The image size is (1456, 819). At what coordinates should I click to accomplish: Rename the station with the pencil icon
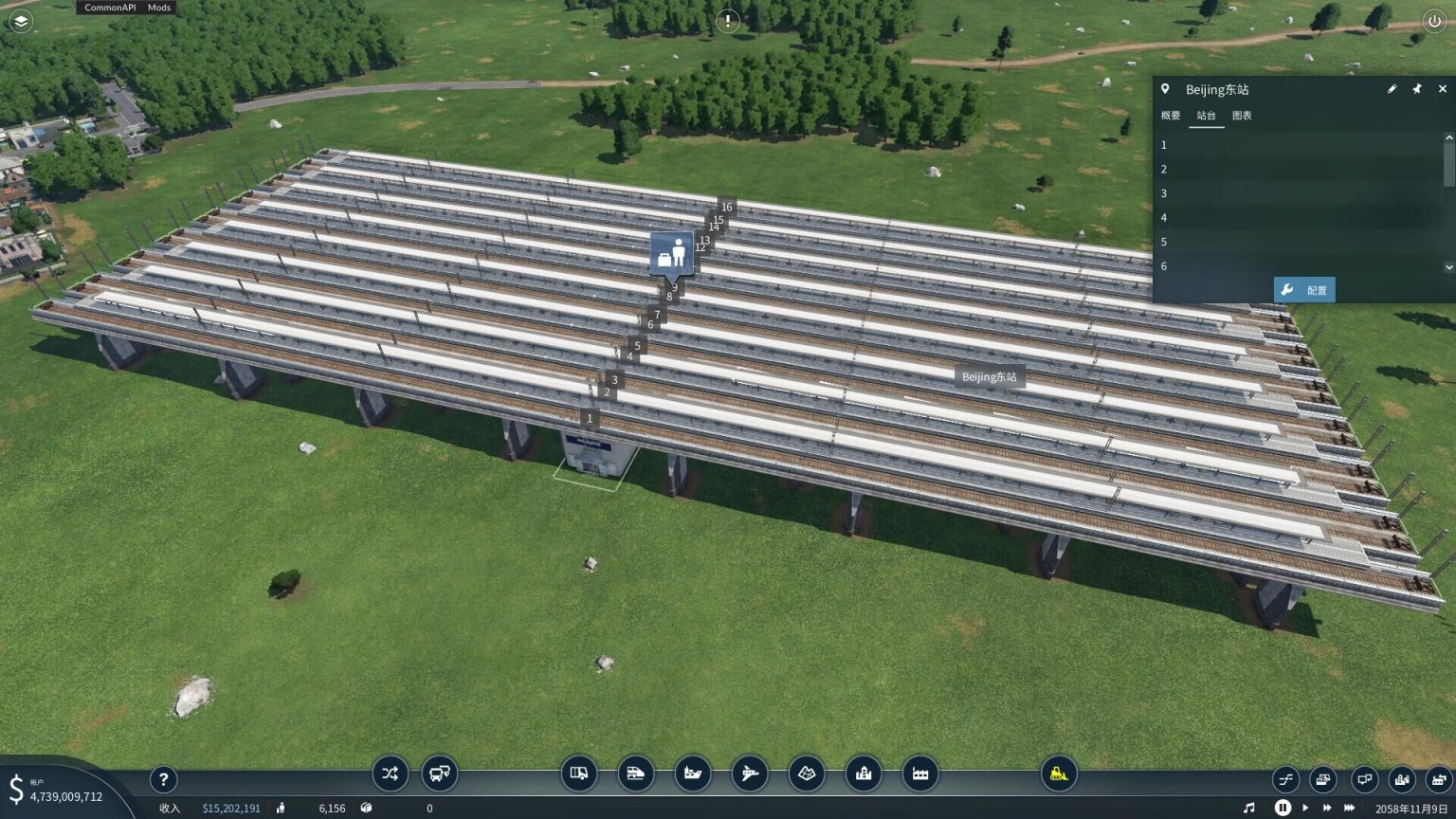point(1392,88)
